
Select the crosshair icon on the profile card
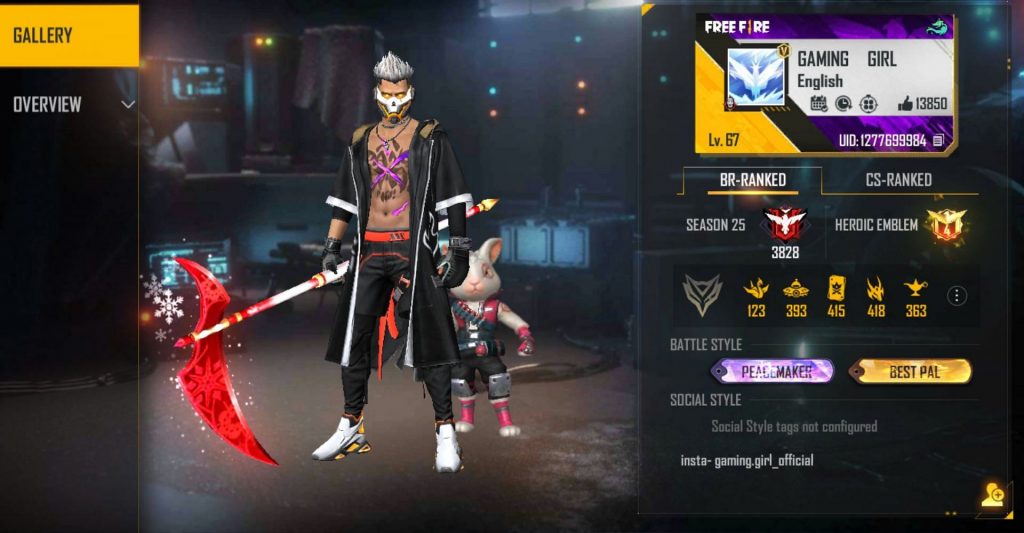click(x=870, y=103)
